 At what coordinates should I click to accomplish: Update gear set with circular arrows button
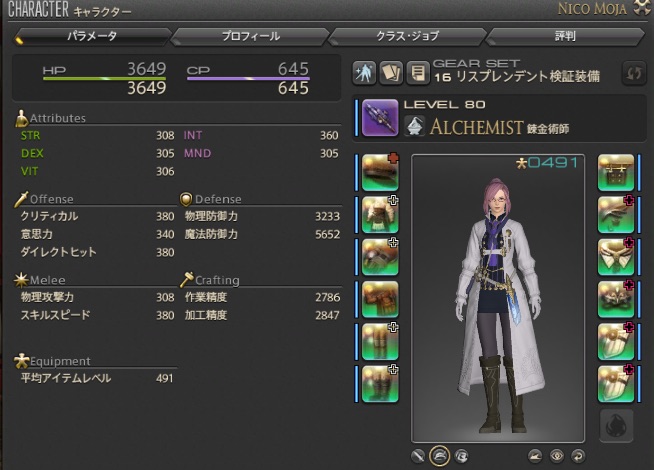click(x=633, y=74)
